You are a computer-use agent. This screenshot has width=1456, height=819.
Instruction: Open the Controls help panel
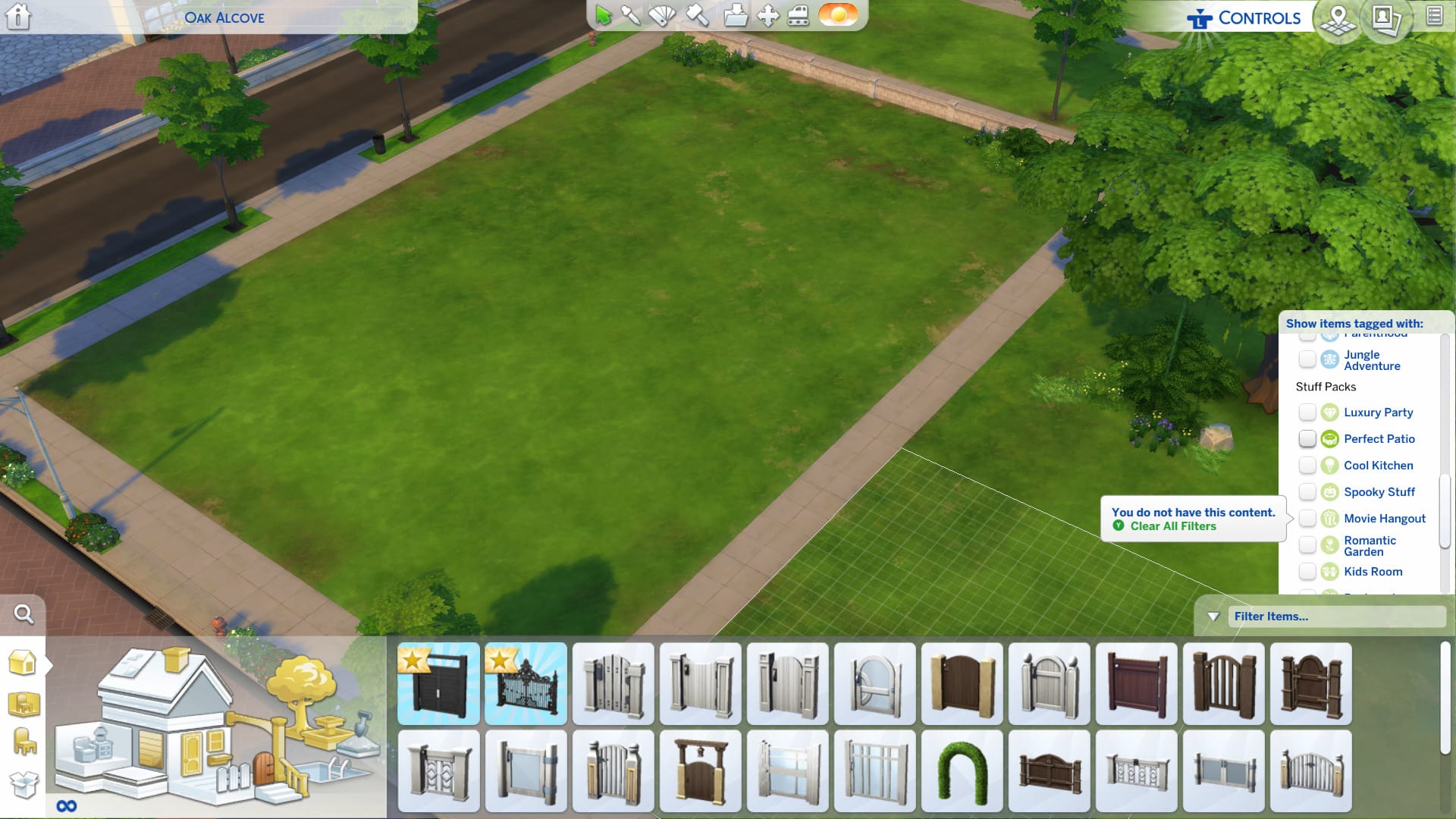coord(1244,18)
